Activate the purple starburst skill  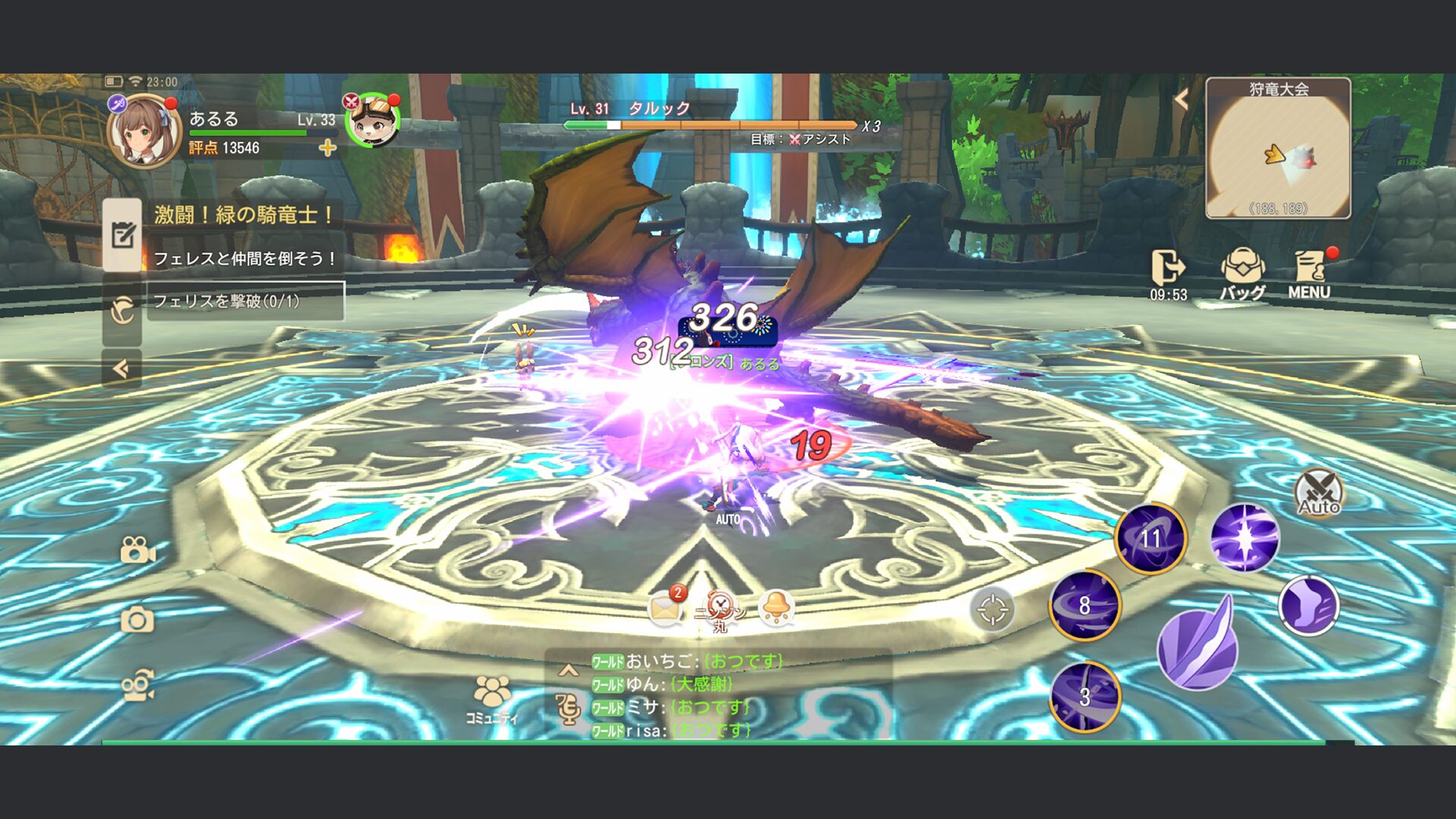pyautogui.click(x=1244, y=538)
